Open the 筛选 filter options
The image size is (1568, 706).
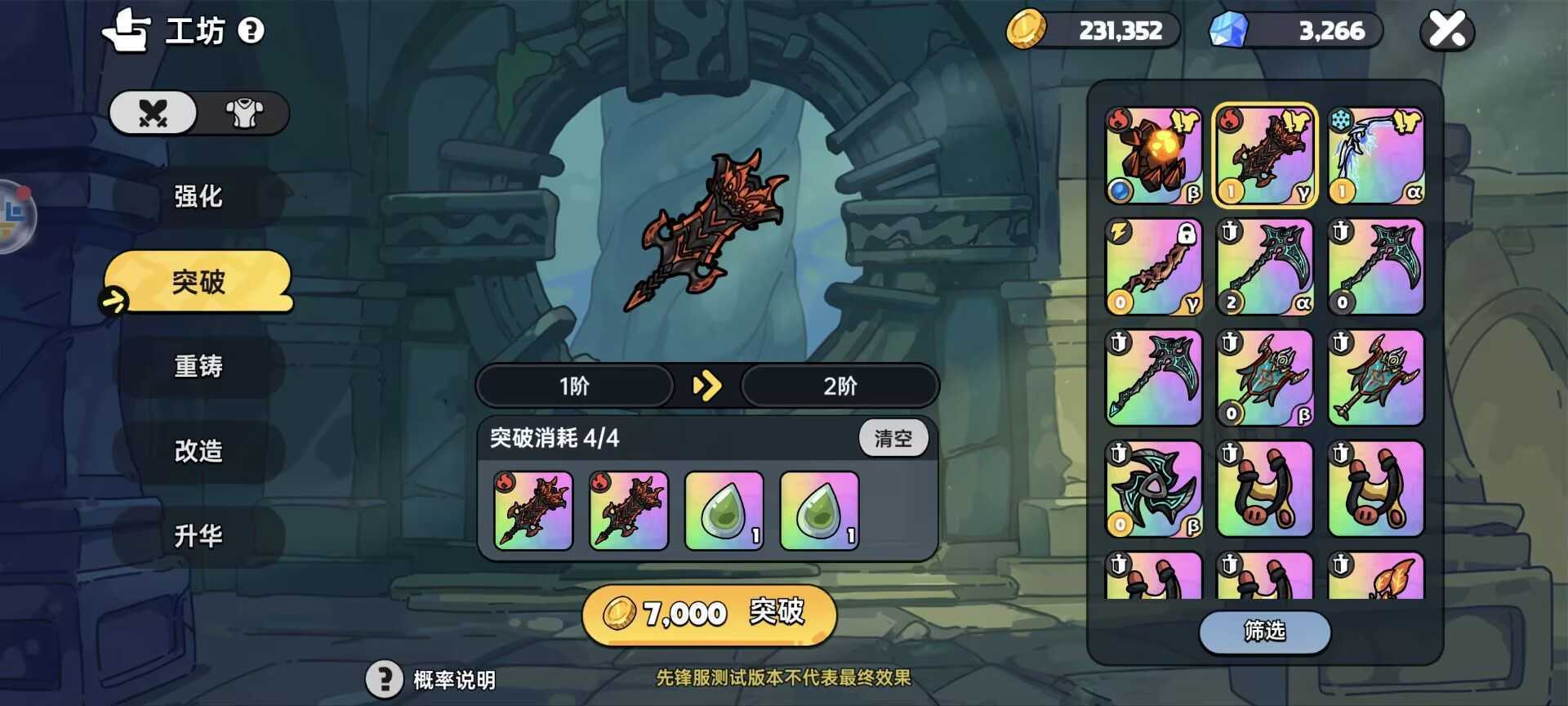(1264, 633)
